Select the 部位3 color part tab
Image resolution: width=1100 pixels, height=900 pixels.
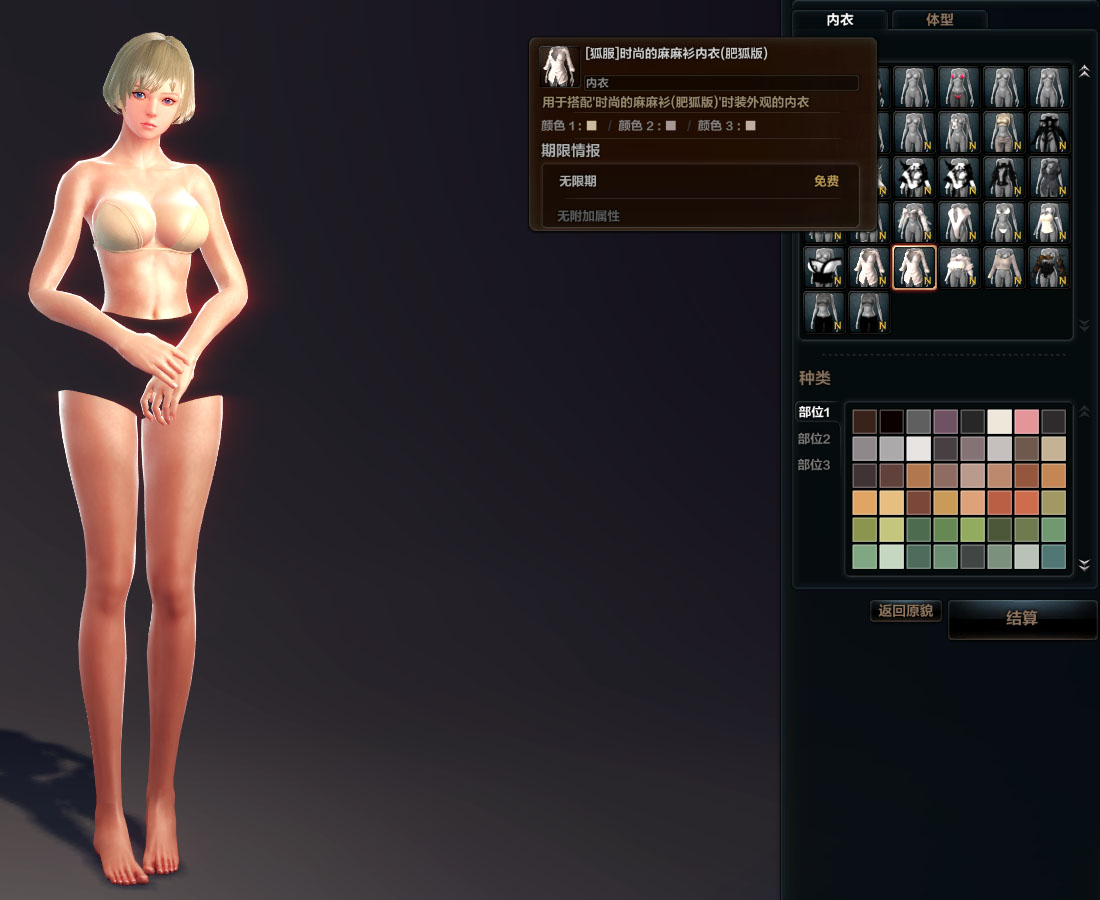pos(814,465)
